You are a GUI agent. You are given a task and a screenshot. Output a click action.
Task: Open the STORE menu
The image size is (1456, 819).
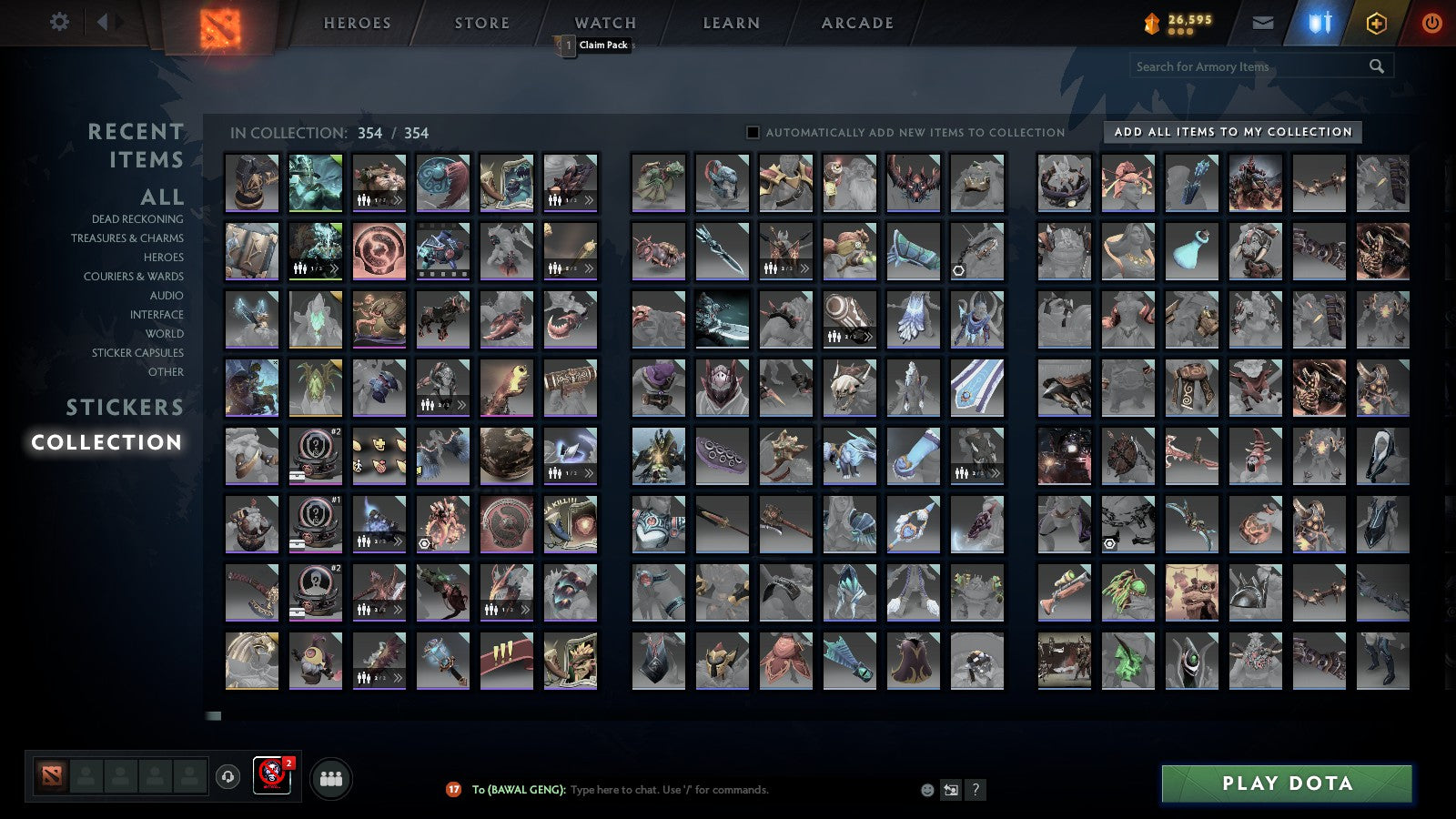(x=480, y=23)
